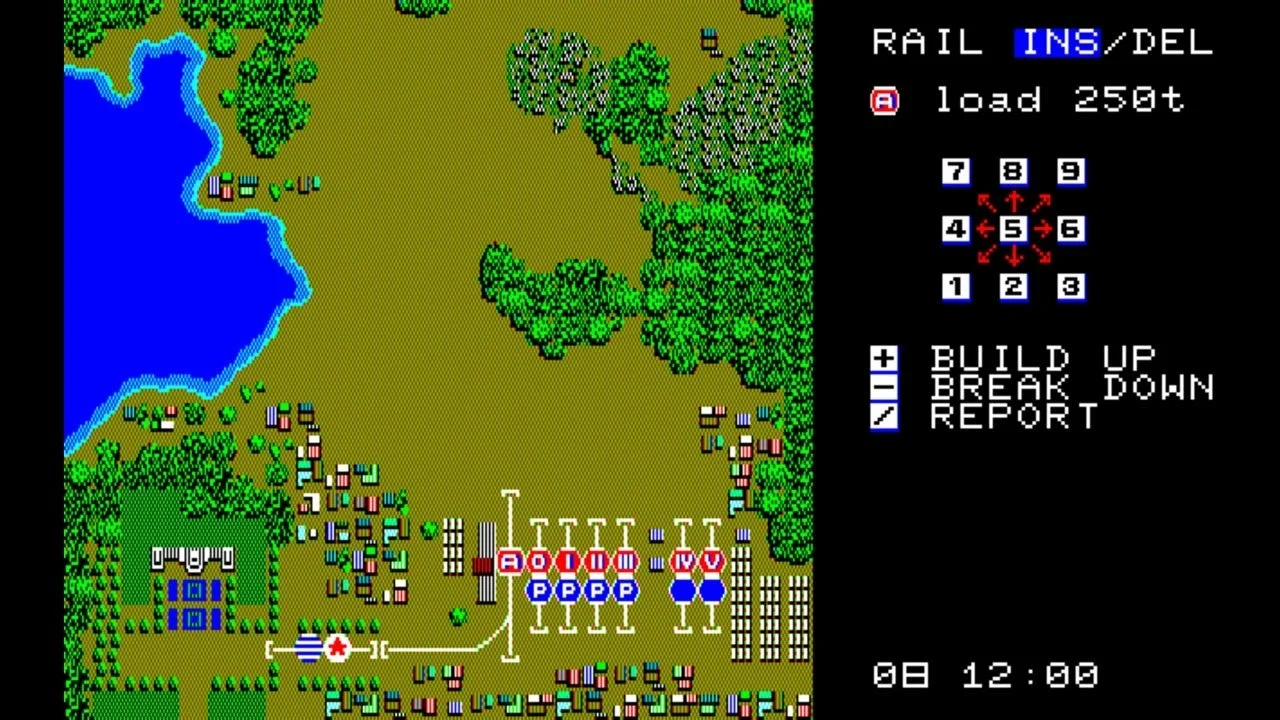
Task: Click the RAIL mode label
Action: (x=925, y=42)
